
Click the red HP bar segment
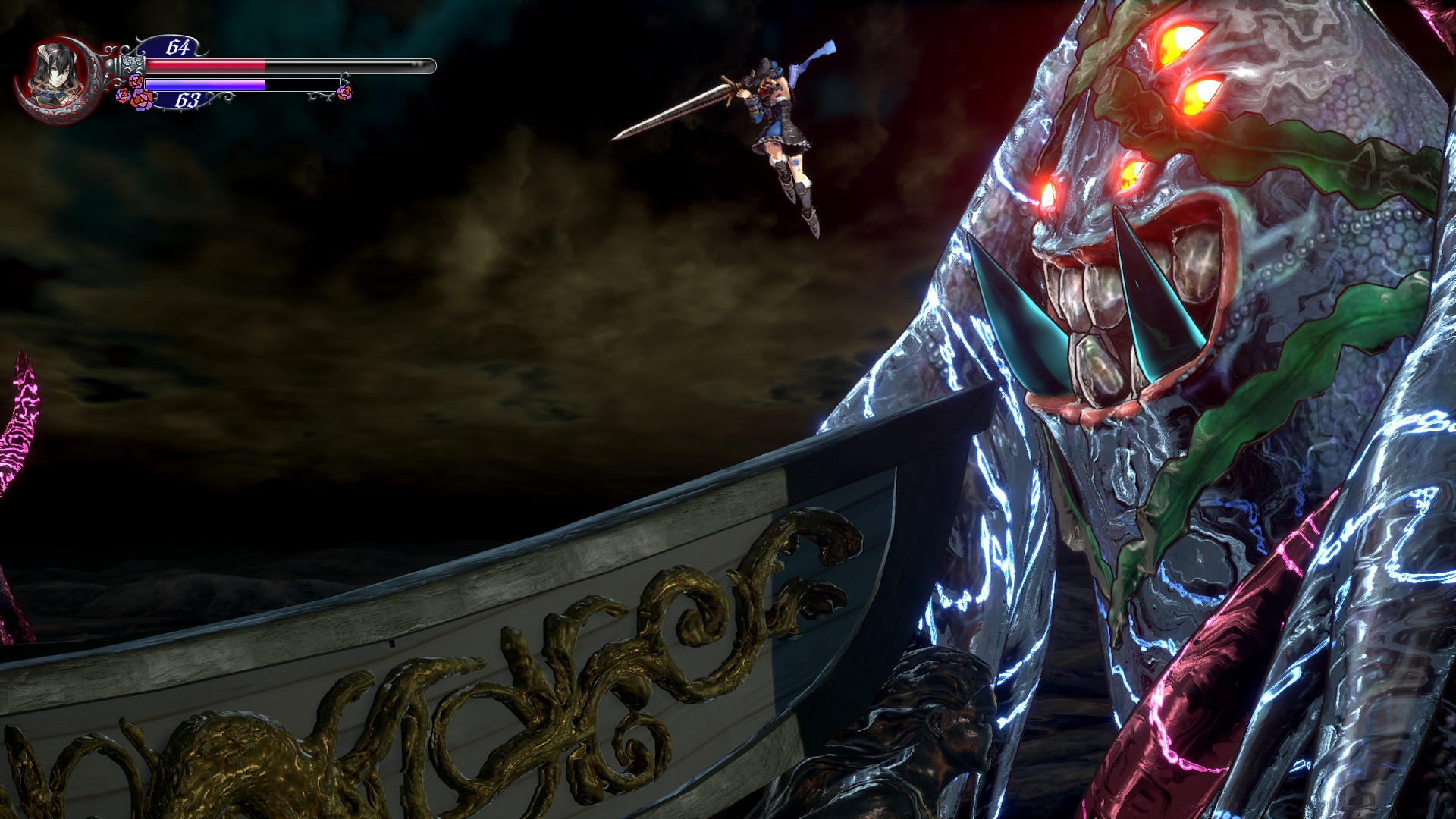pos(205,64)
